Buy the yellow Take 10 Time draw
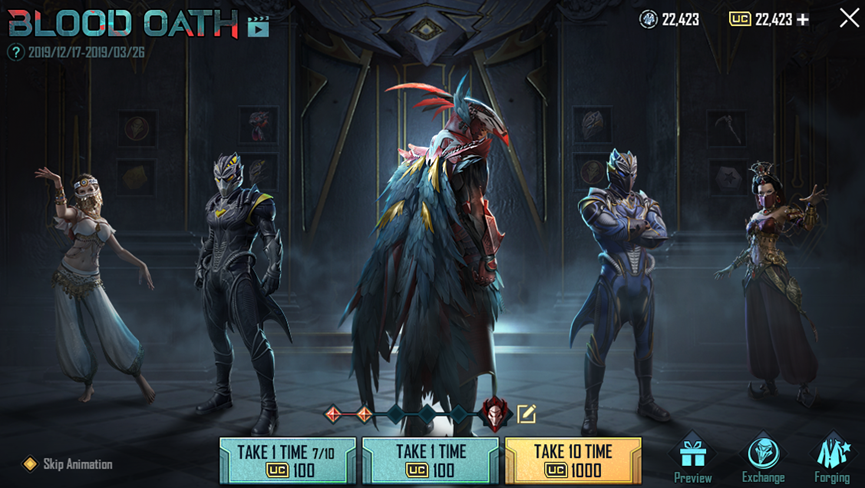The height and width of the screenshot is (488, 865). coord(573,461)
